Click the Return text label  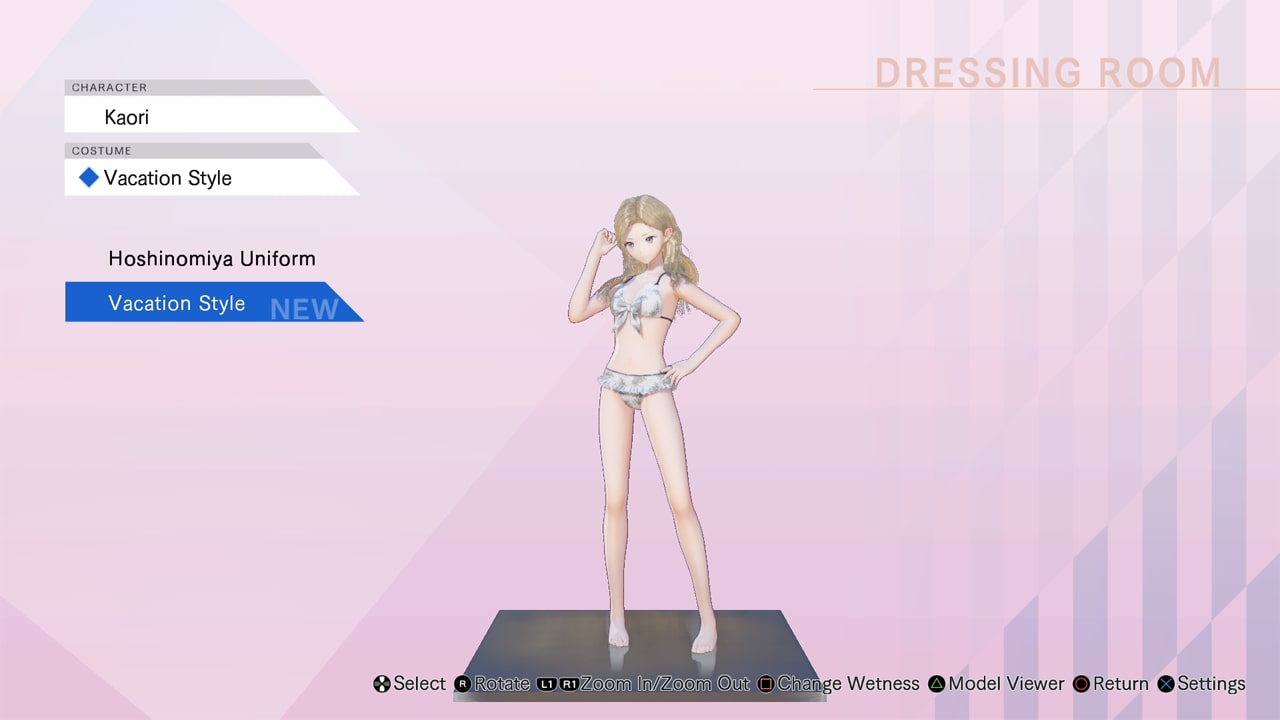coord(1120,684)
